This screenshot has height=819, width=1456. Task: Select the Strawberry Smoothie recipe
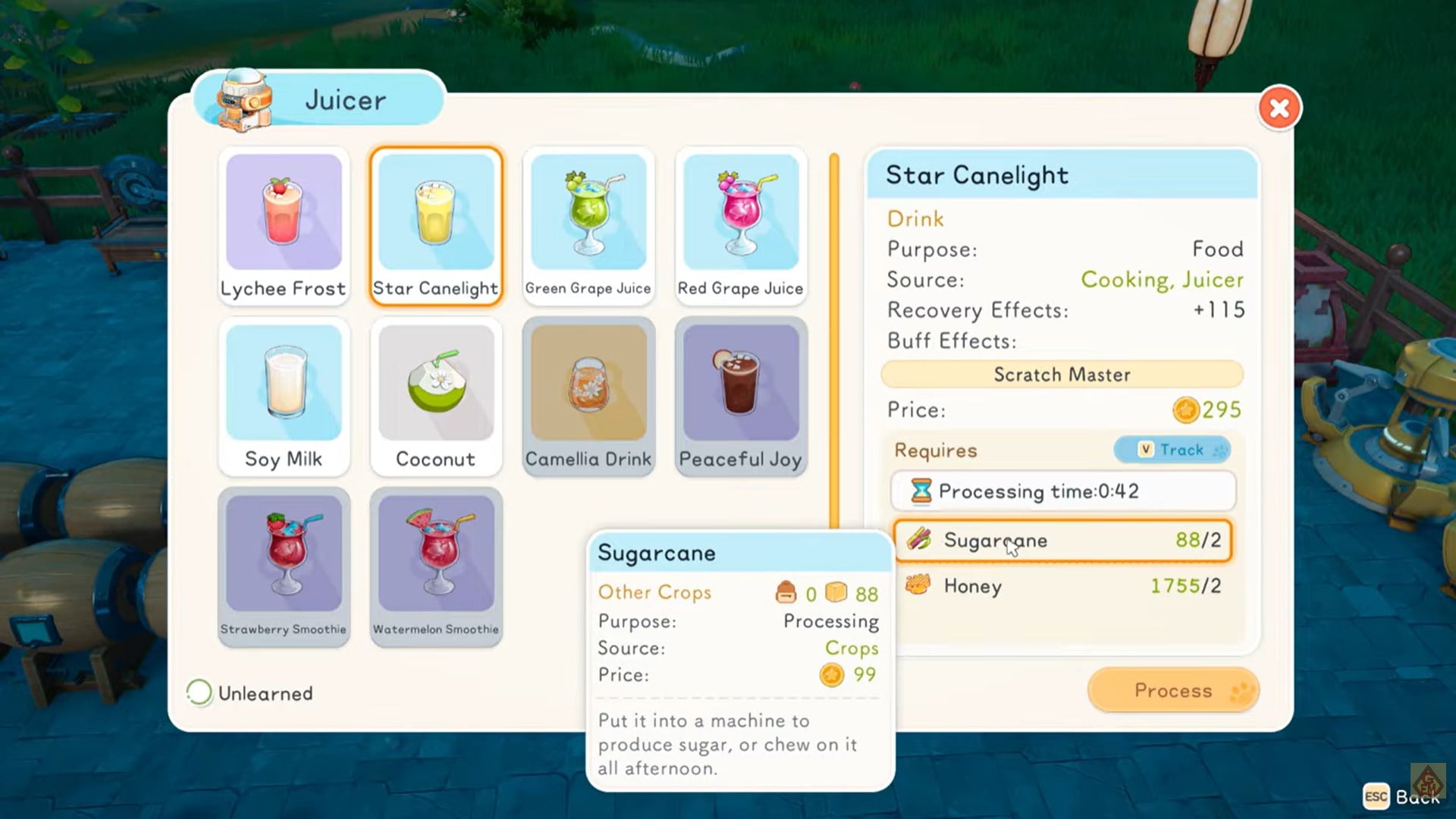point(284,566)
